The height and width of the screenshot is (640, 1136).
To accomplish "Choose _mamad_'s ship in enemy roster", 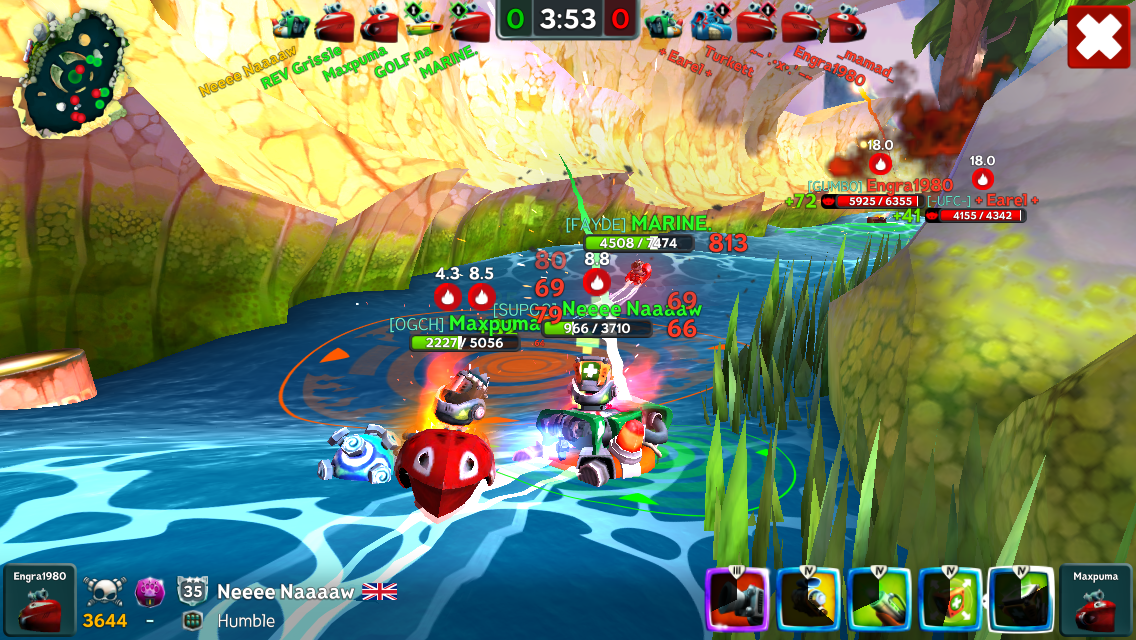I will 848,22.
